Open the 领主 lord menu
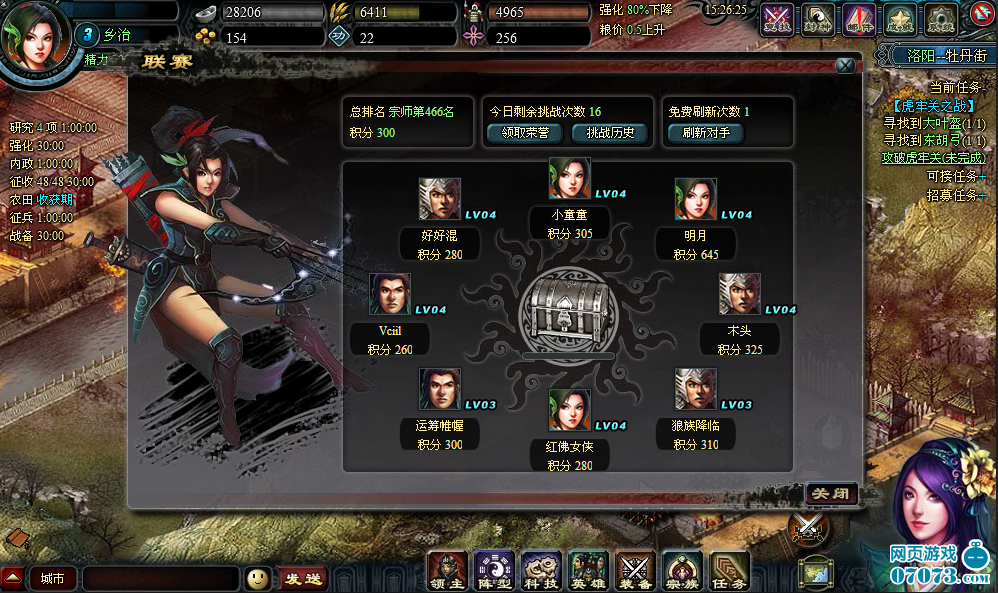The width and height of the screenshot is (998, 593). click(447, 570)
